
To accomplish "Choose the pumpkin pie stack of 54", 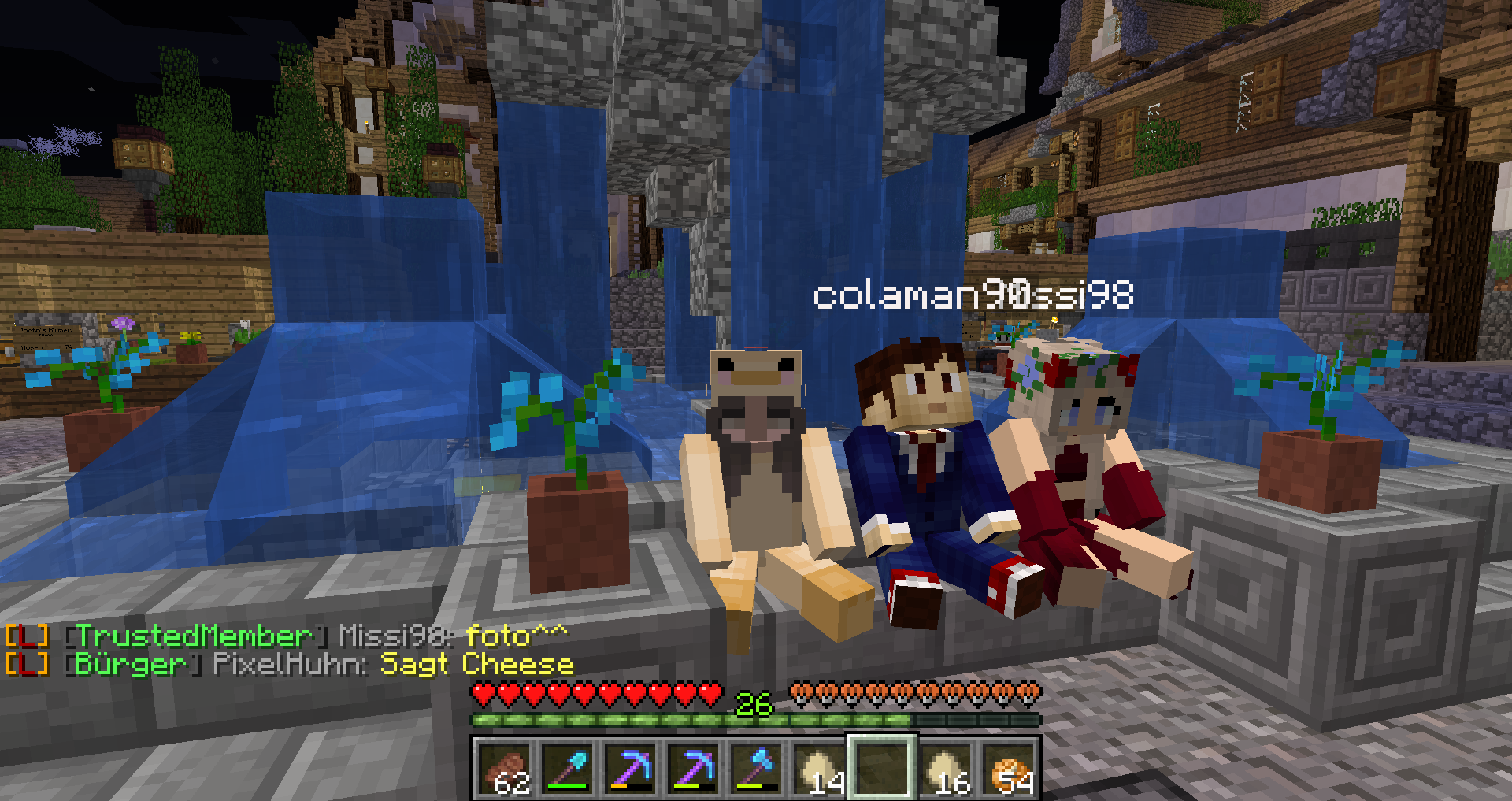I will [1009, 768].
